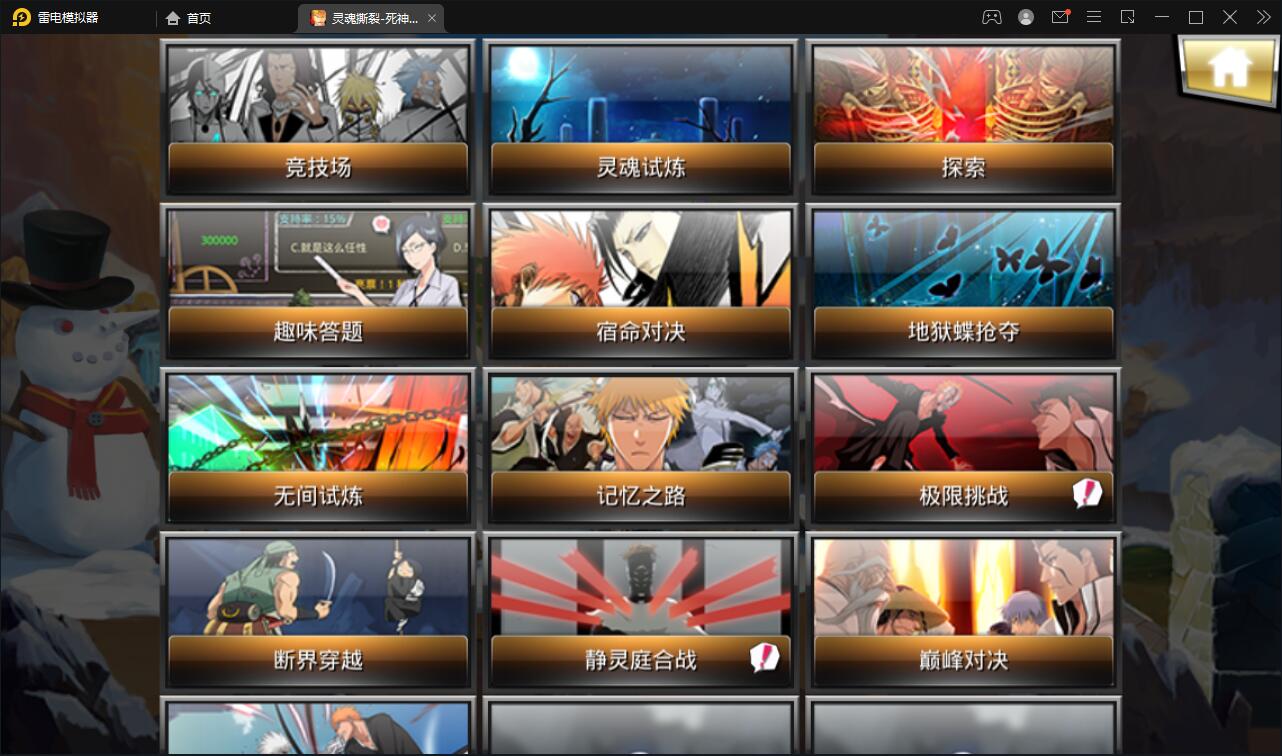Viewport: 1282px width, 756px height.
Task: Expand the right toolbar with double-arrow chevron
Action: (x=1263, y=17)
